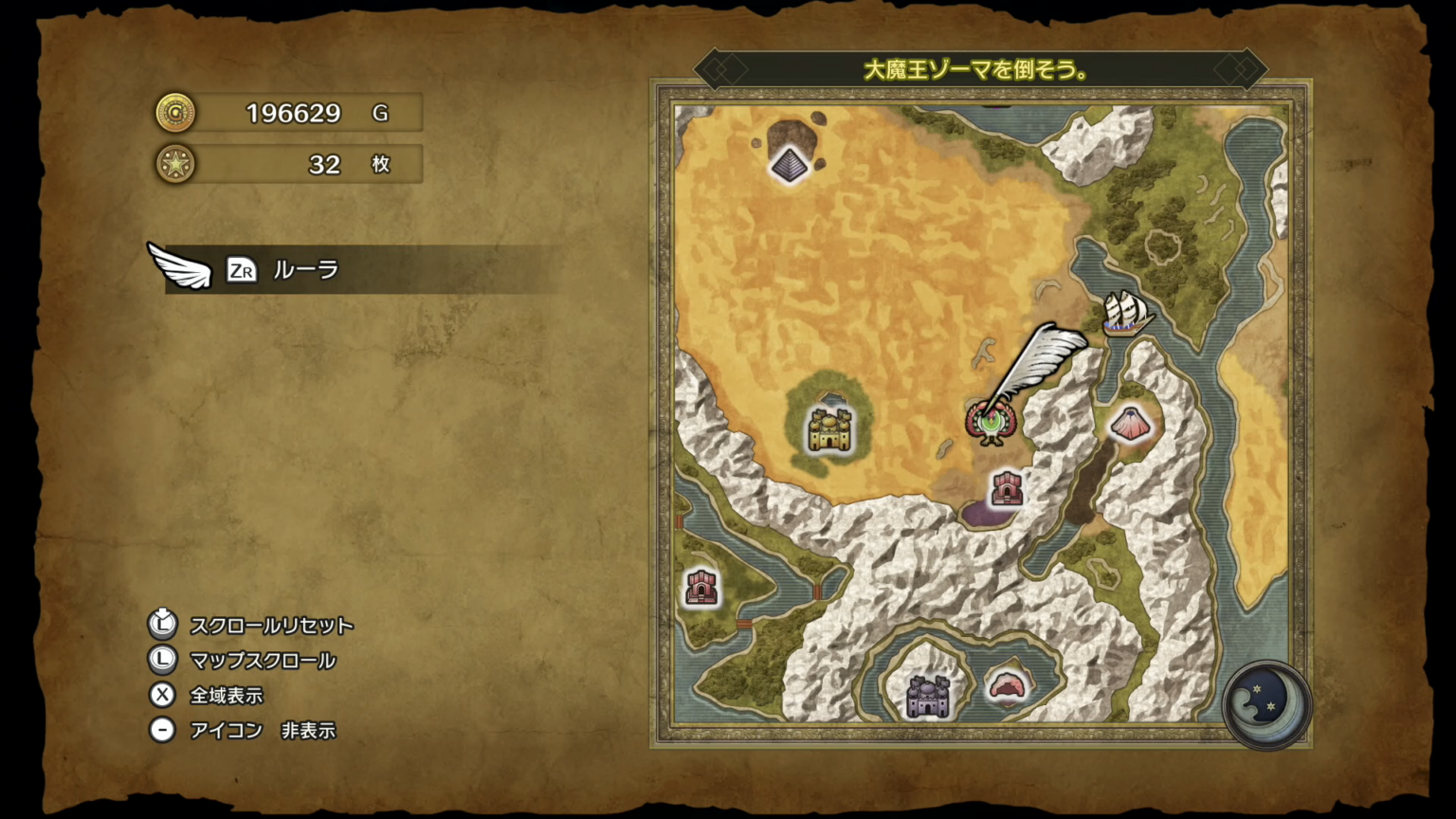Select the quest title 大魔王ゾーマを倒そう
The image size is (1456, 819).
click(976, 67)
